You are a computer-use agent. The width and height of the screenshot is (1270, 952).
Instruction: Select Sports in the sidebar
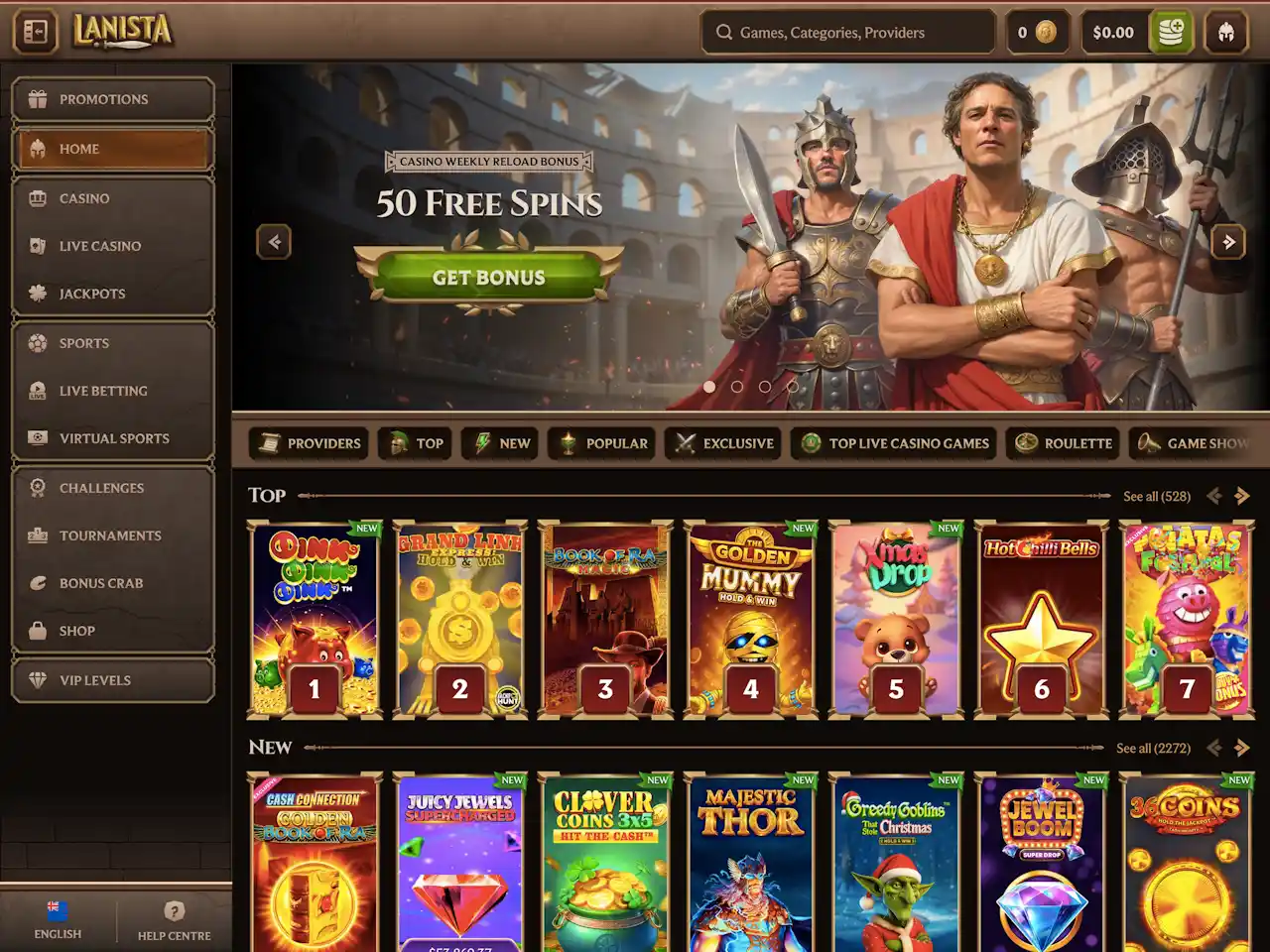coord(113,343)
